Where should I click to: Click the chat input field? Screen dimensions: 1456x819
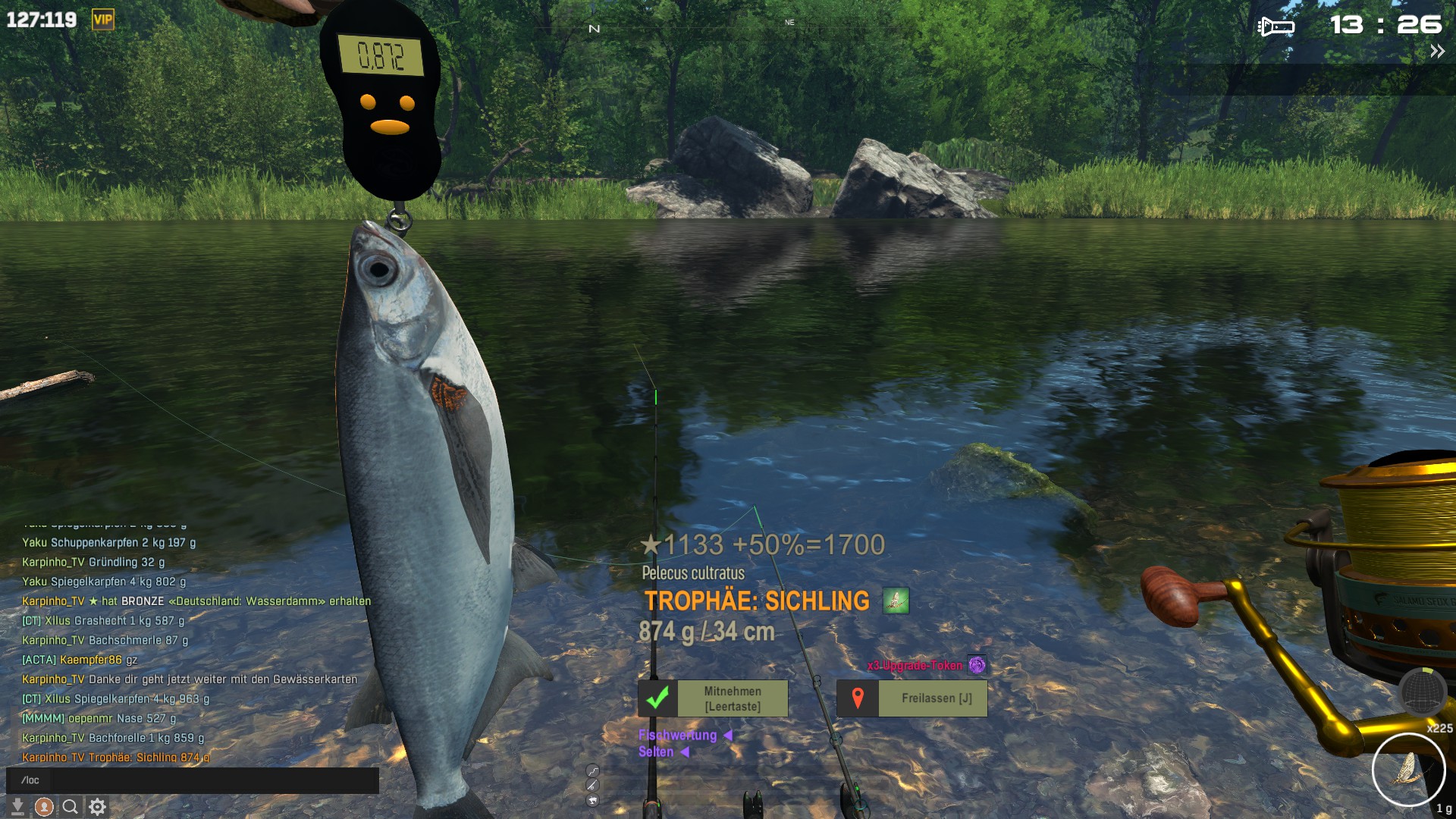[x=212, y=780]
